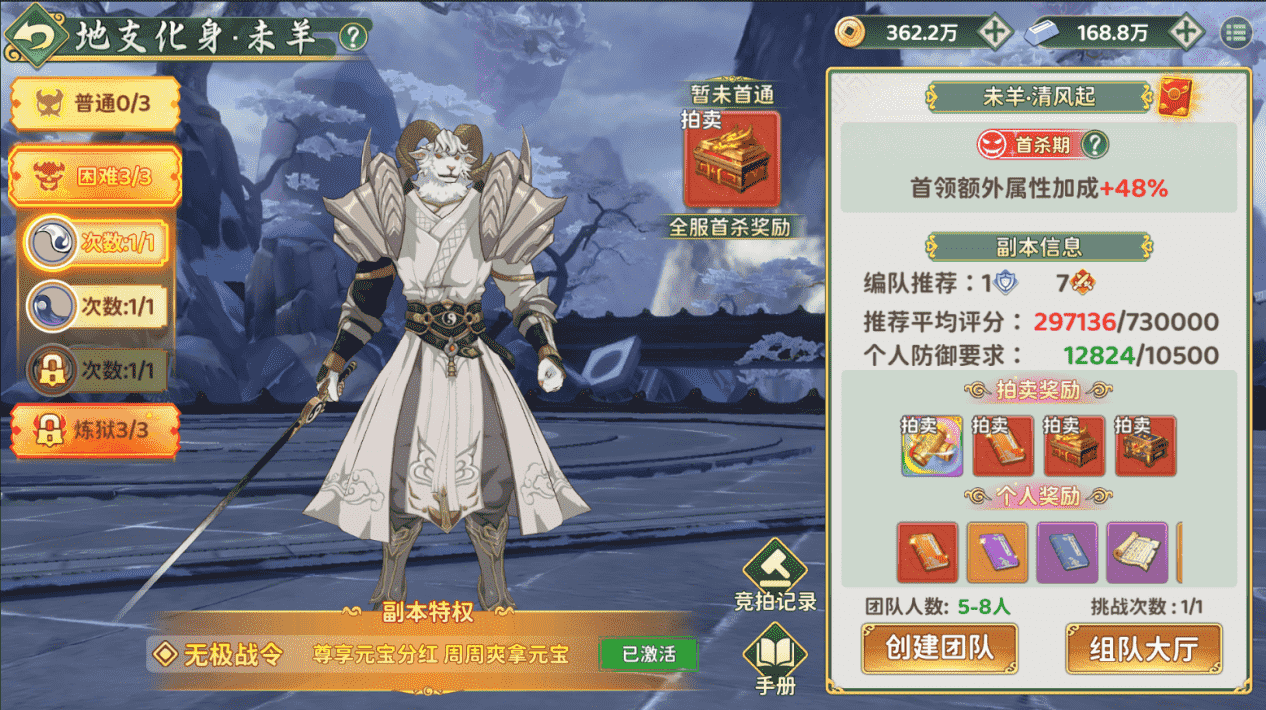Viewport: 1266px width, 710px height.
Task: Open 竞拍记录 auction records
Action: click(775, 575)
